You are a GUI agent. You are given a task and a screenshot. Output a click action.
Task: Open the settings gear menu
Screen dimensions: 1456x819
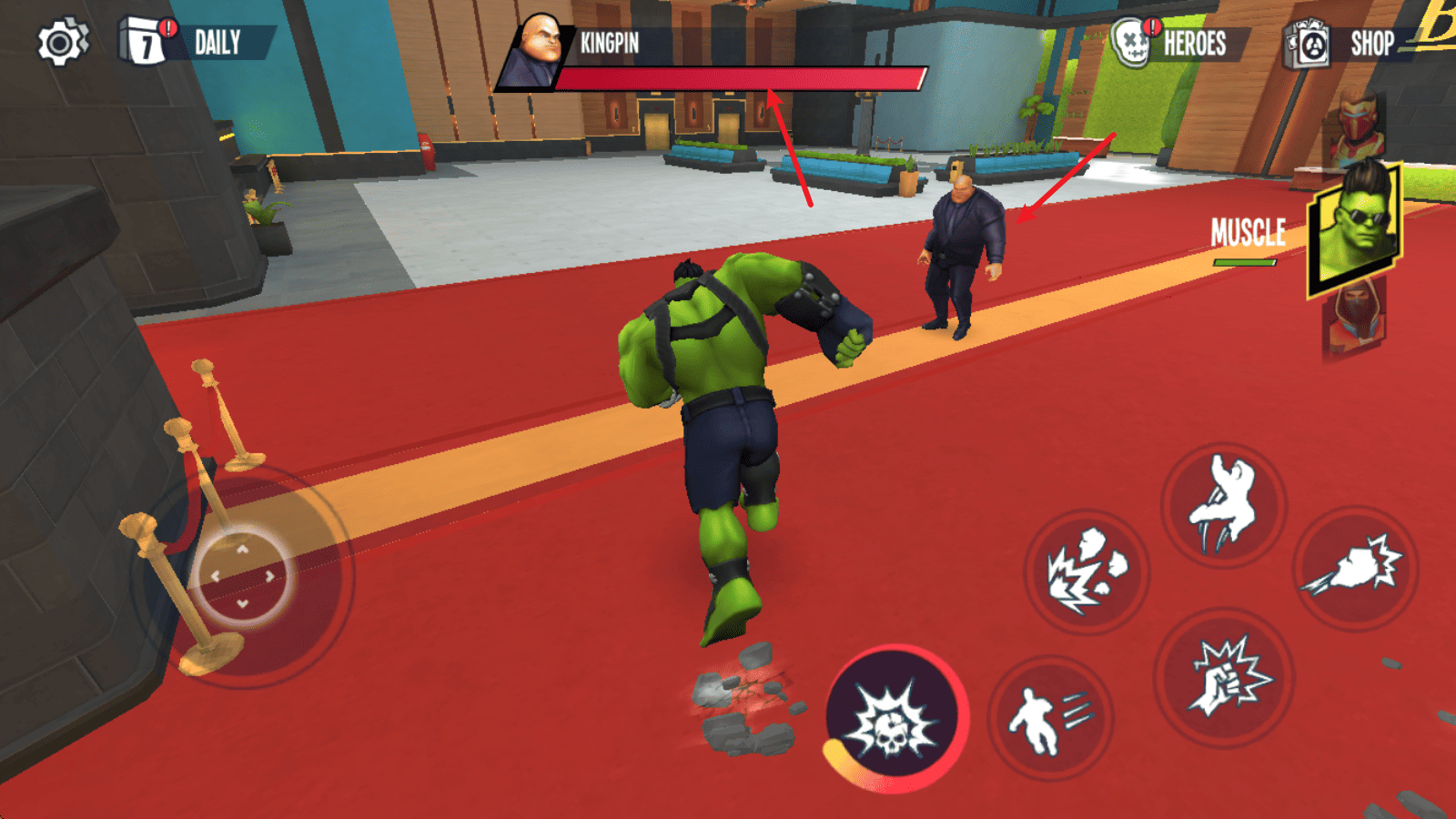tap(62, 43)
